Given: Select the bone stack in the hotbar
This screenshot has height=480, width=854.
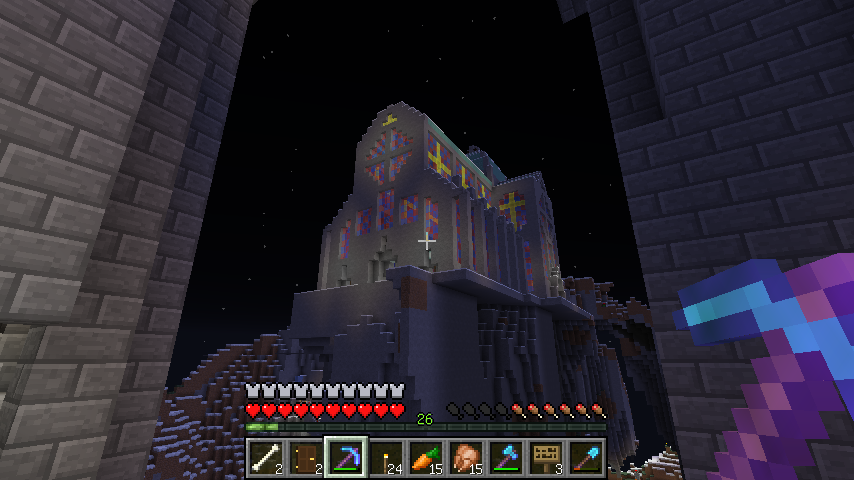Looking at the screenshot, I should [x=266, y=457].
